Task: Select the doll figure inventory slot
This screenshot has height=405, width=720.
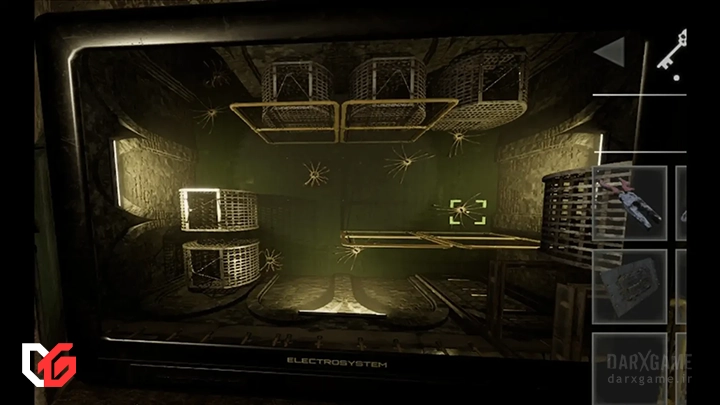Action: pos(630,203)
